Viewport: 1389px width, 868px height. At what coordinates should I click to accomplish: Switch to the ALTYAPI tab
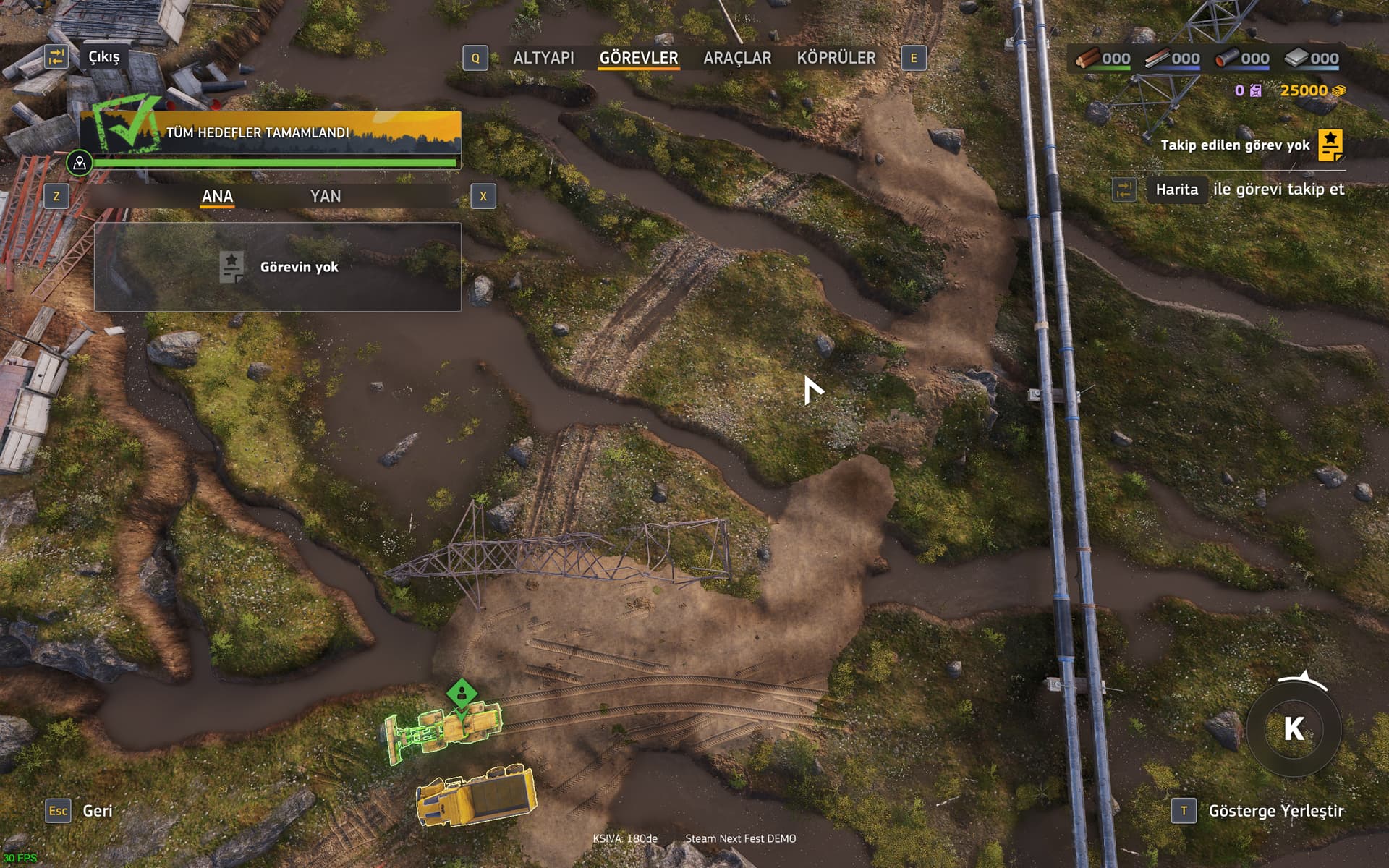[x=543, y=58]
